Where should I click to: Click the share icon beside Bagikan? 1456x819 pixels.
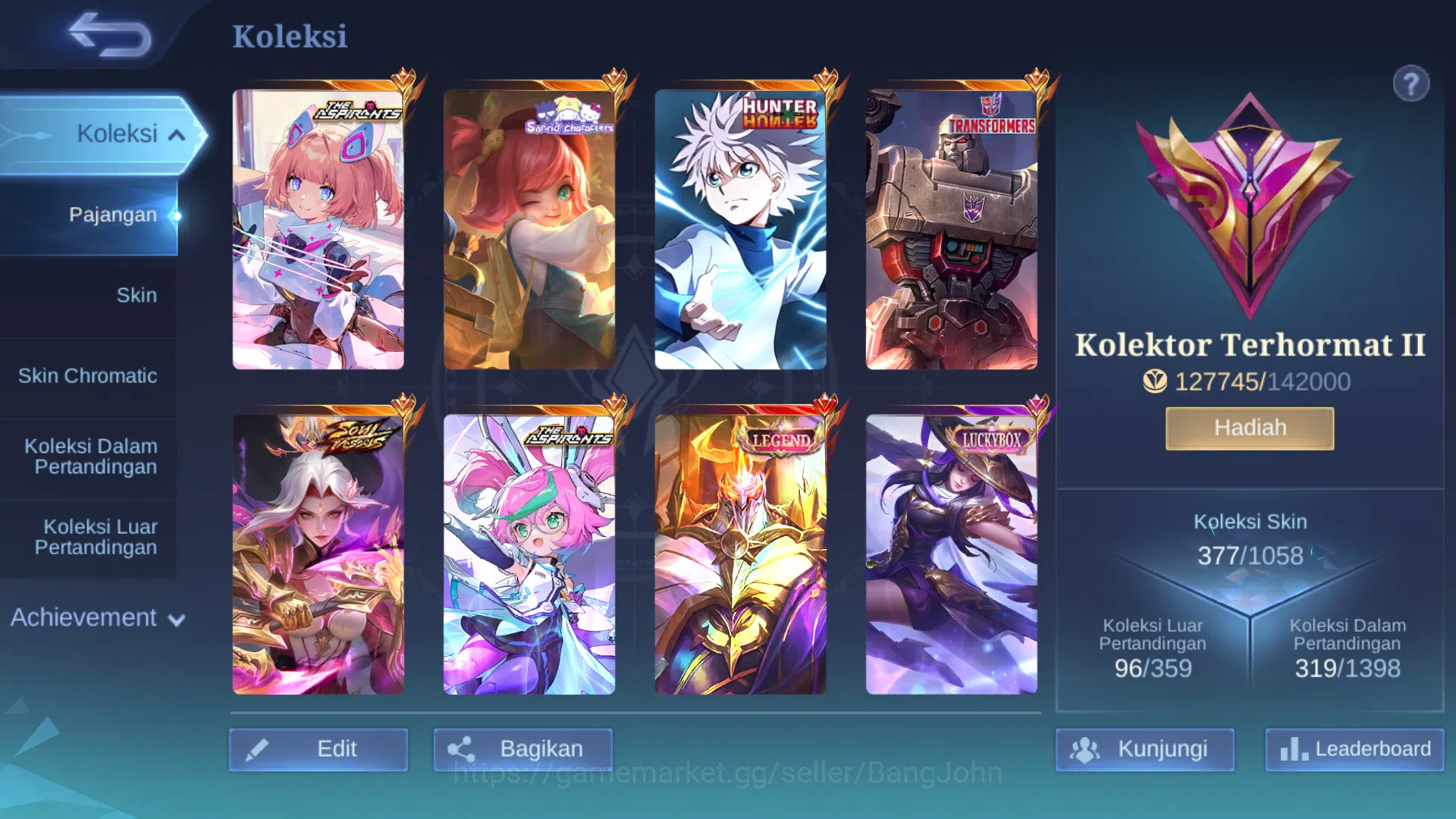point(461,748)
